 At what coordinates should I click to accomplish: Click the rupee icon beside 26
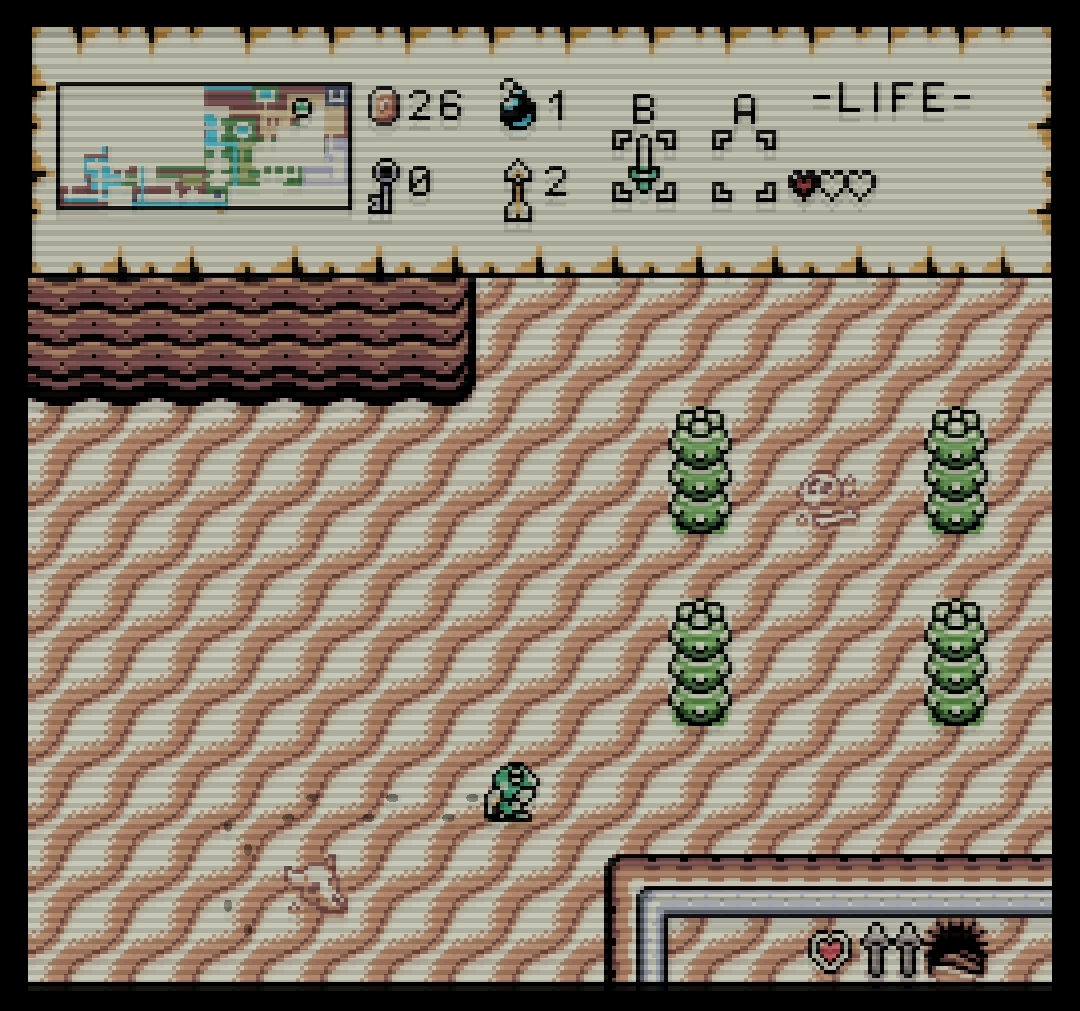(384, 105)
